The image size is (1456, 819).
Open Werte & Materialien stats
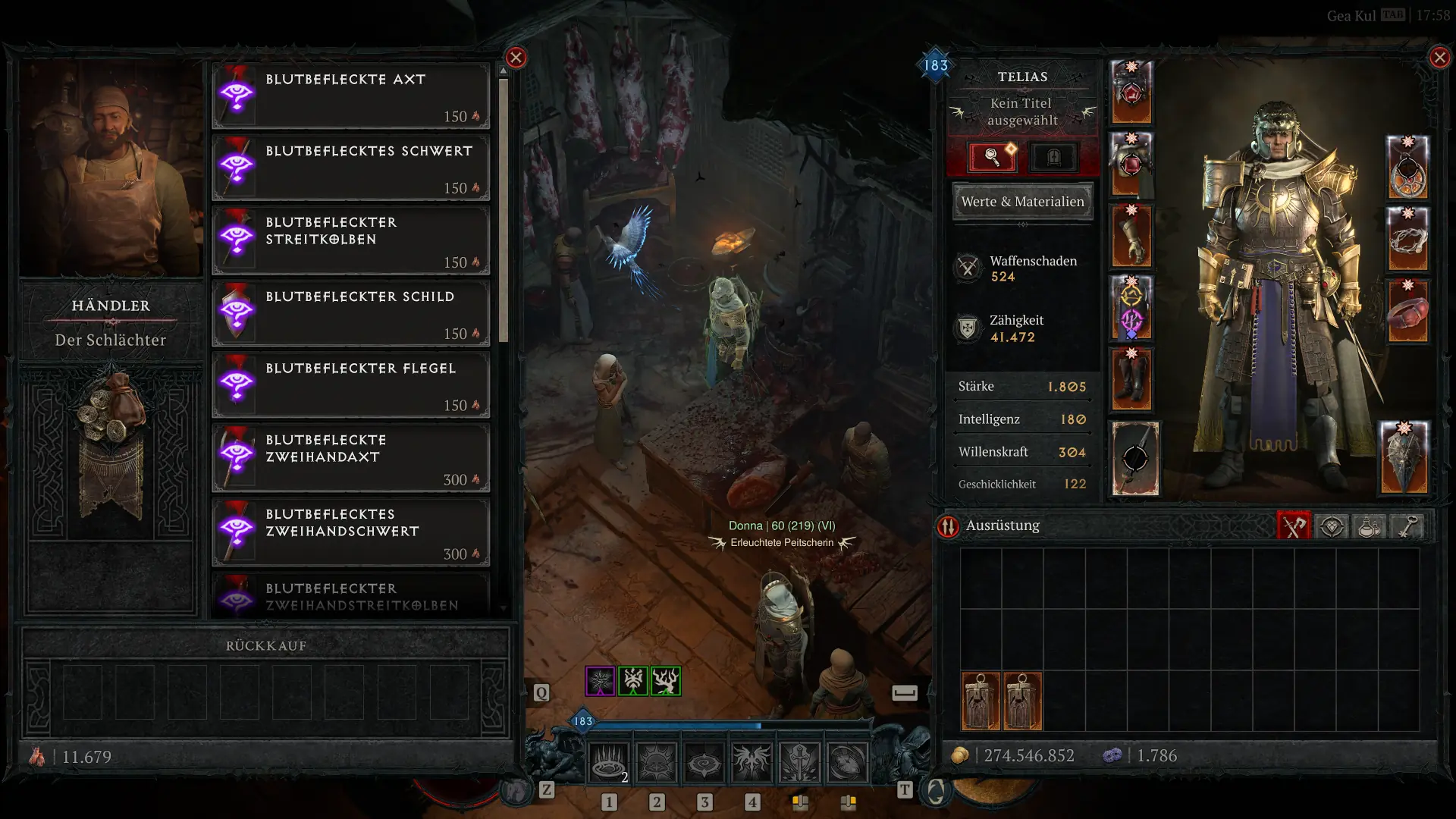1022,202
